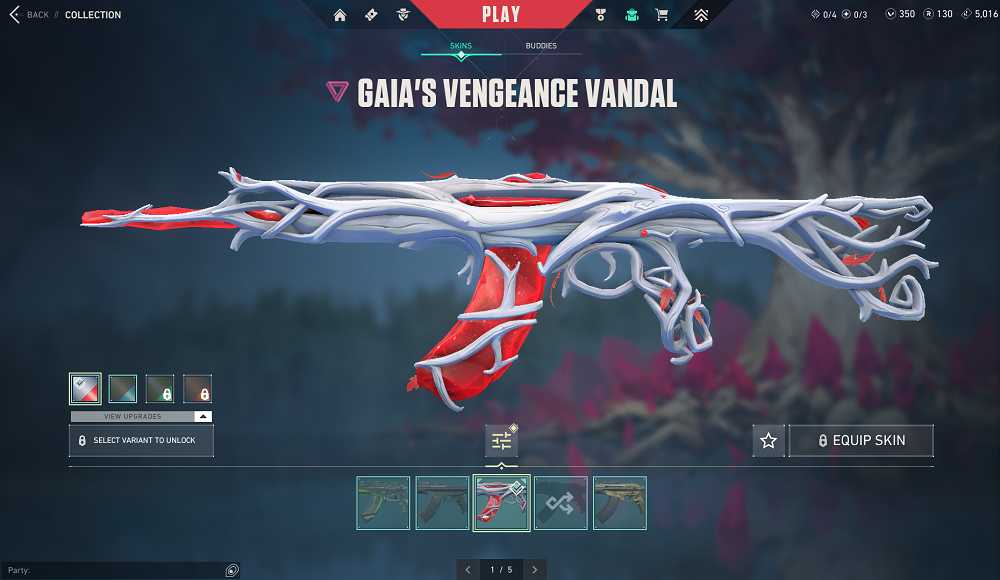Click Select Variant to Unlock button
Image resolution: width=1000 pixels, height=580 pixels.
pyautogui.click(x=141, y=440)
